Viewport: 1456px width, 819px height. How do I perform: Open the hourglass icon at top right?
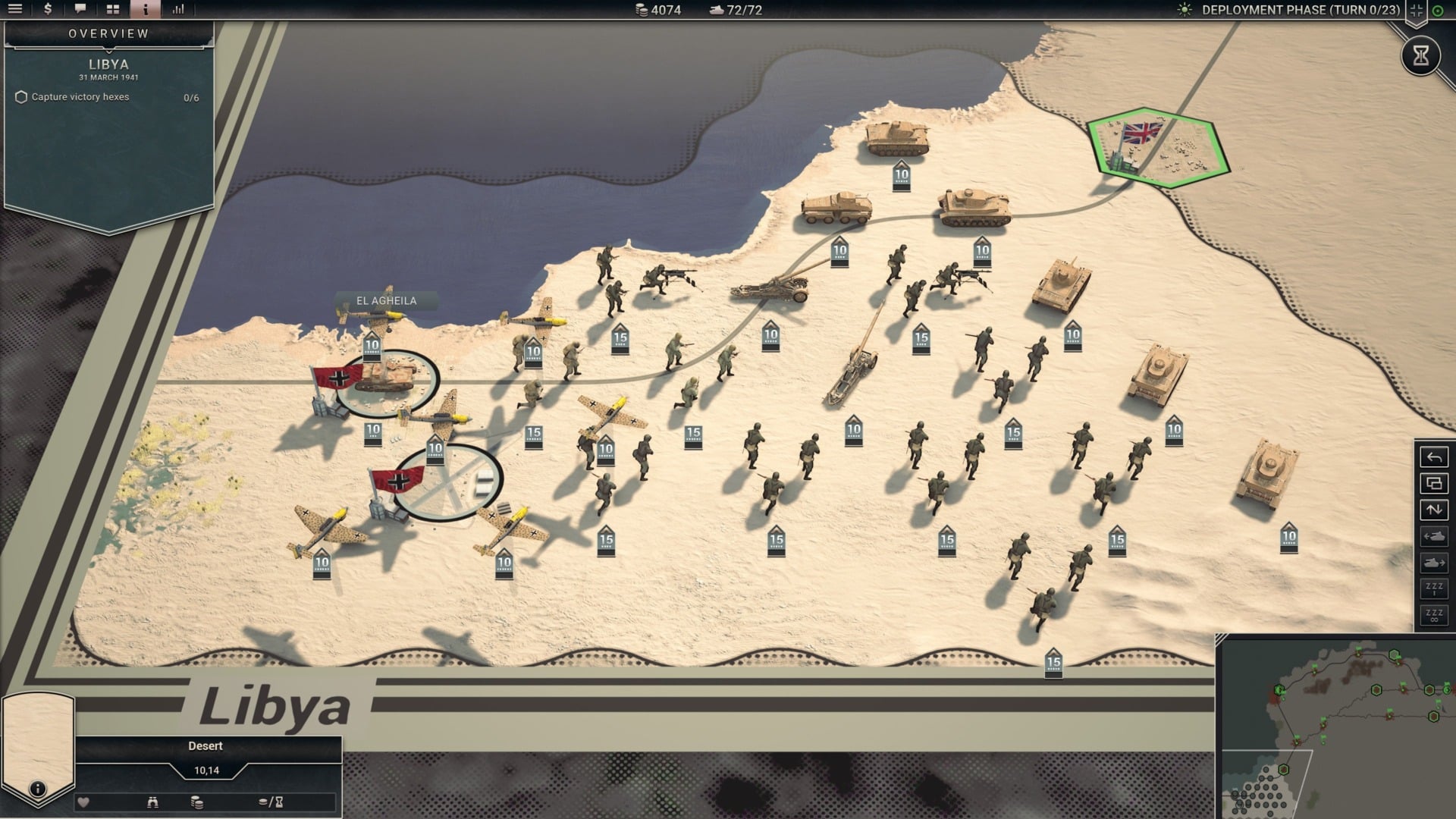click(1420, 55)
